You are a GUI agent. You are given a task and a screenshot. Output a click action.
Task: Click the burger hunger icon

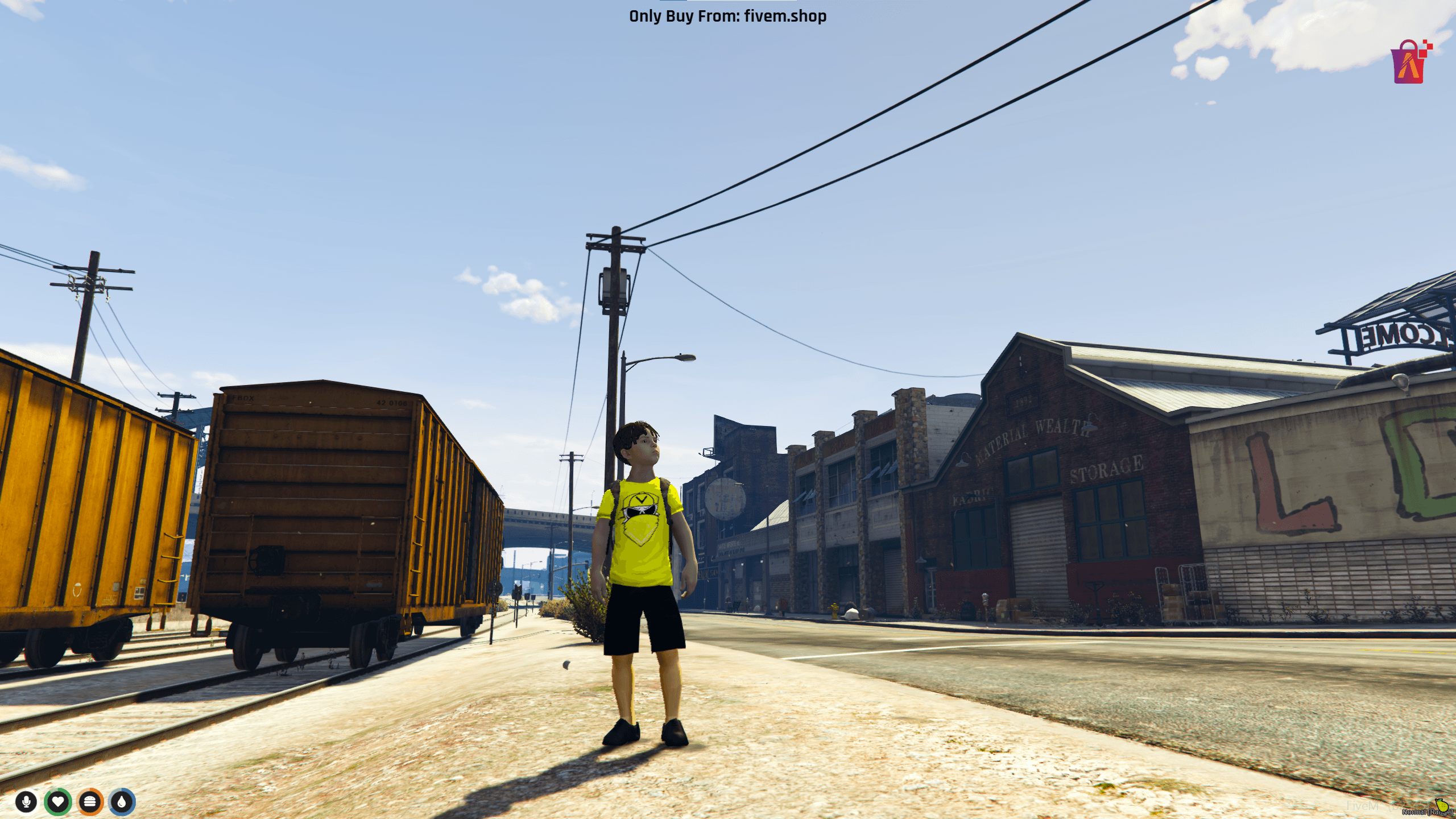pos(90,802)
